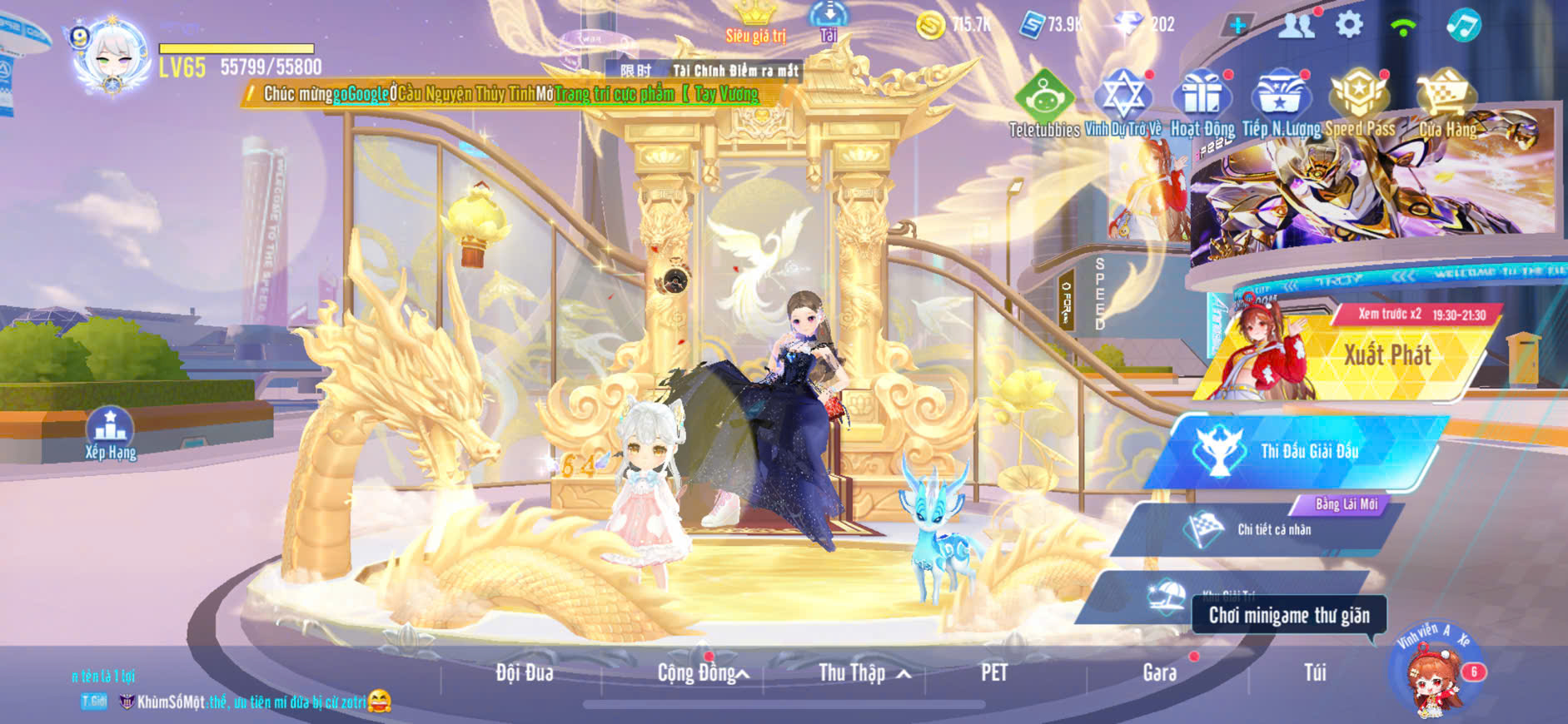The image size is (1568, 724).
Task: Open the Siêu giá trị crown offer
Action: pyautogui.click(x=756, y=21)
